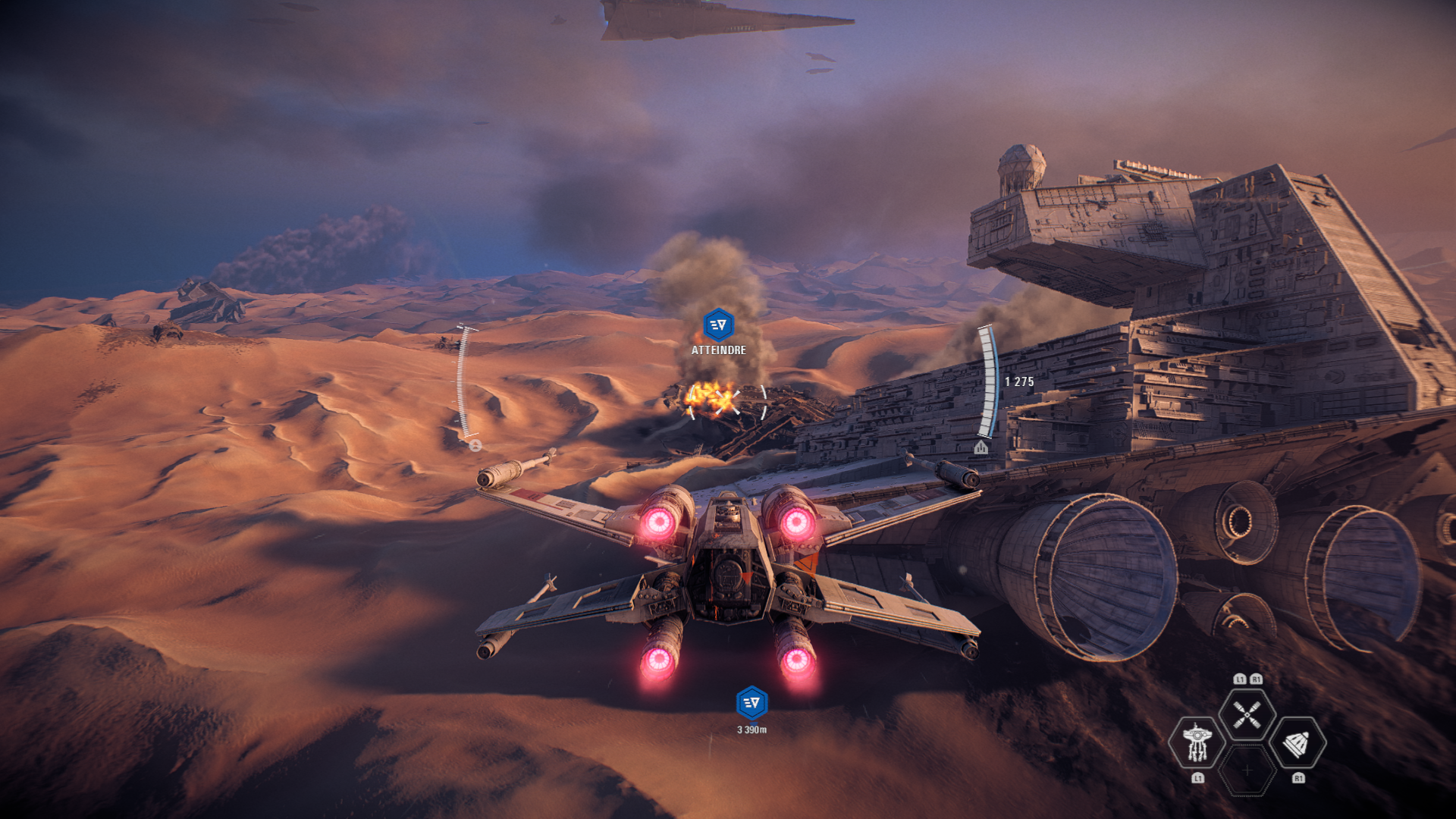Activate the astromech droid repair ability
The width and height of the screenshot is (1456, 819).
pyautogui.click(x=1197, y=742)
